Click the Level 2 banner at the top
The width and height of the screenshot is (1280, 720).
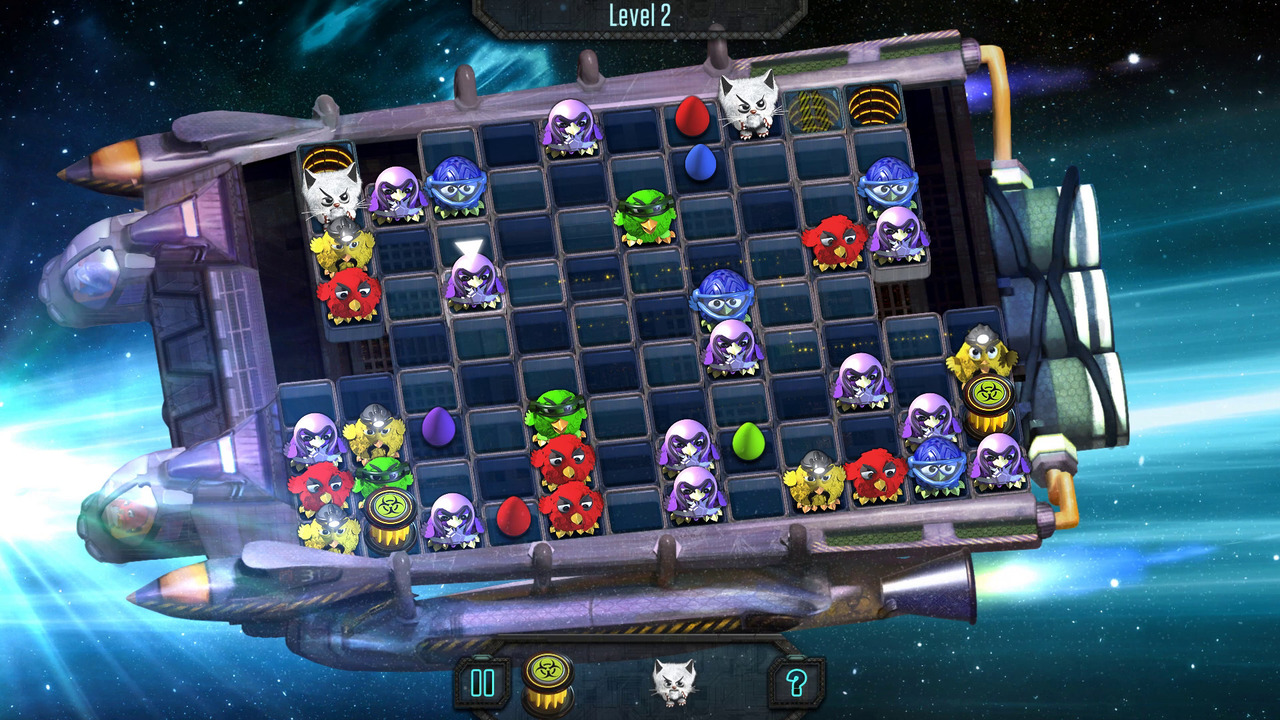point(640,14)
